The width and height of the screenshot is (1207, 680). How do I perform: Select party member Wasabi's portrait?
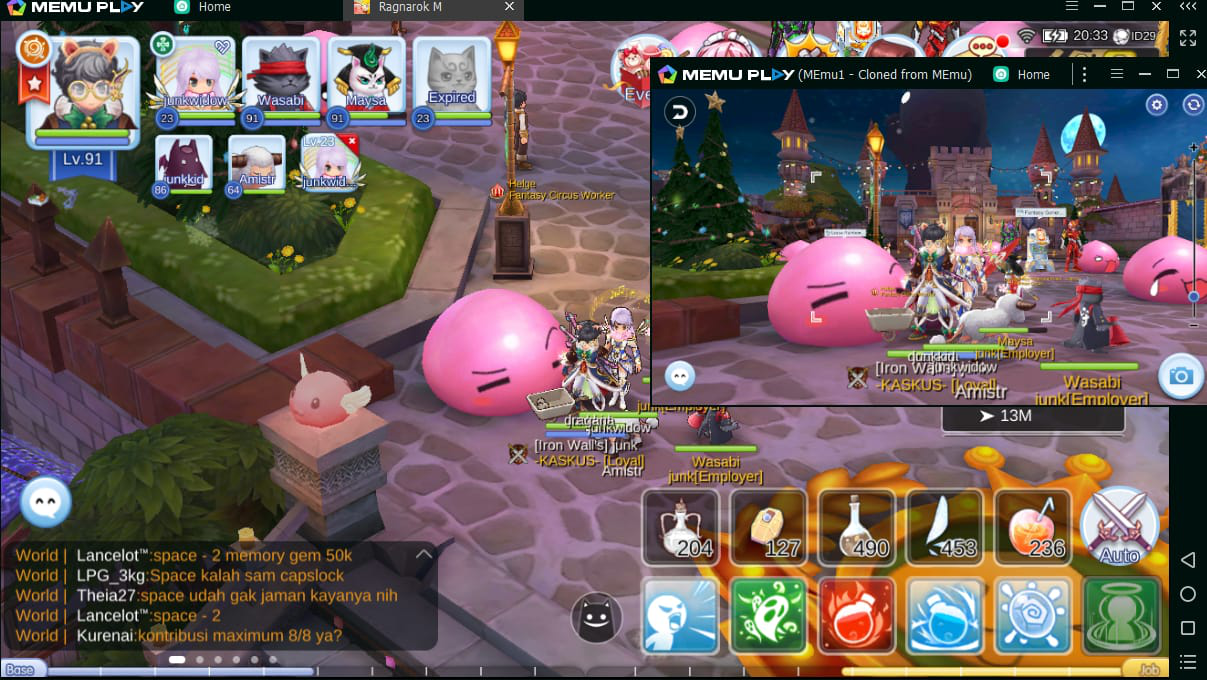(x=280, y=78)
